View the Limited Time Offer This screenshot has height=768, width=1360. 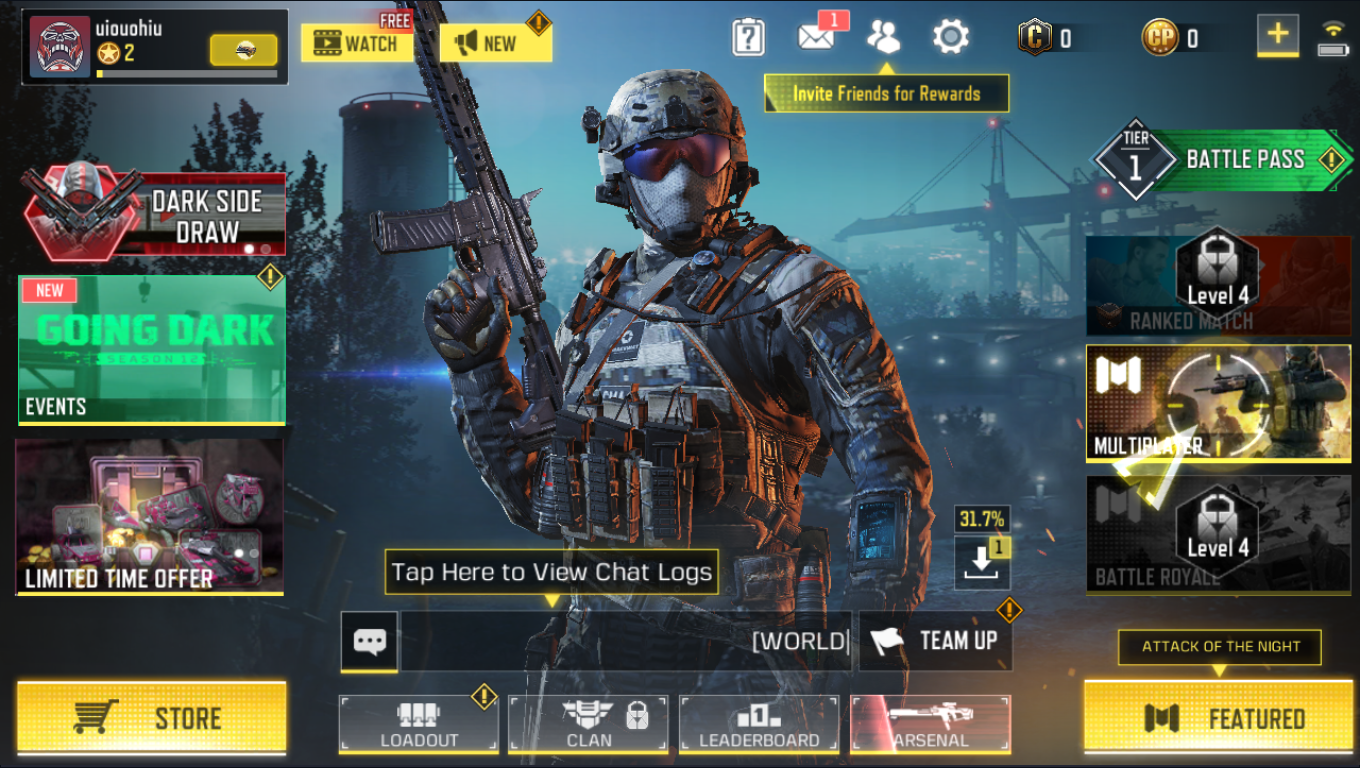(150, 517)
